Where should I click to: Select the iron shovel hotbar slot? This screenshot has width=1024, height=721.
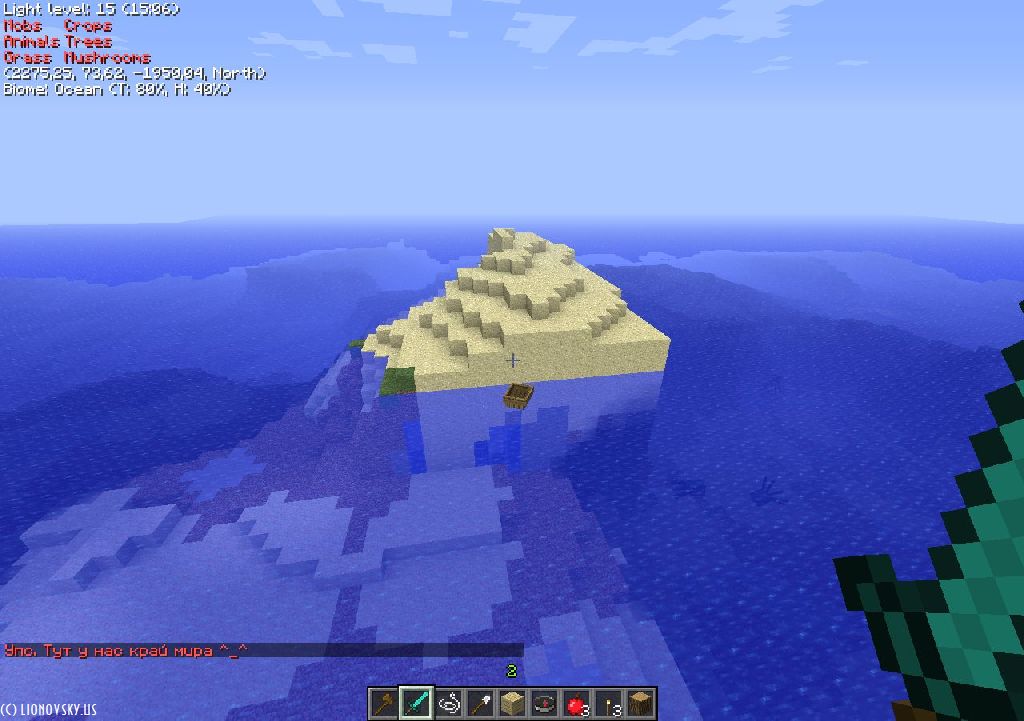point(480,703)
